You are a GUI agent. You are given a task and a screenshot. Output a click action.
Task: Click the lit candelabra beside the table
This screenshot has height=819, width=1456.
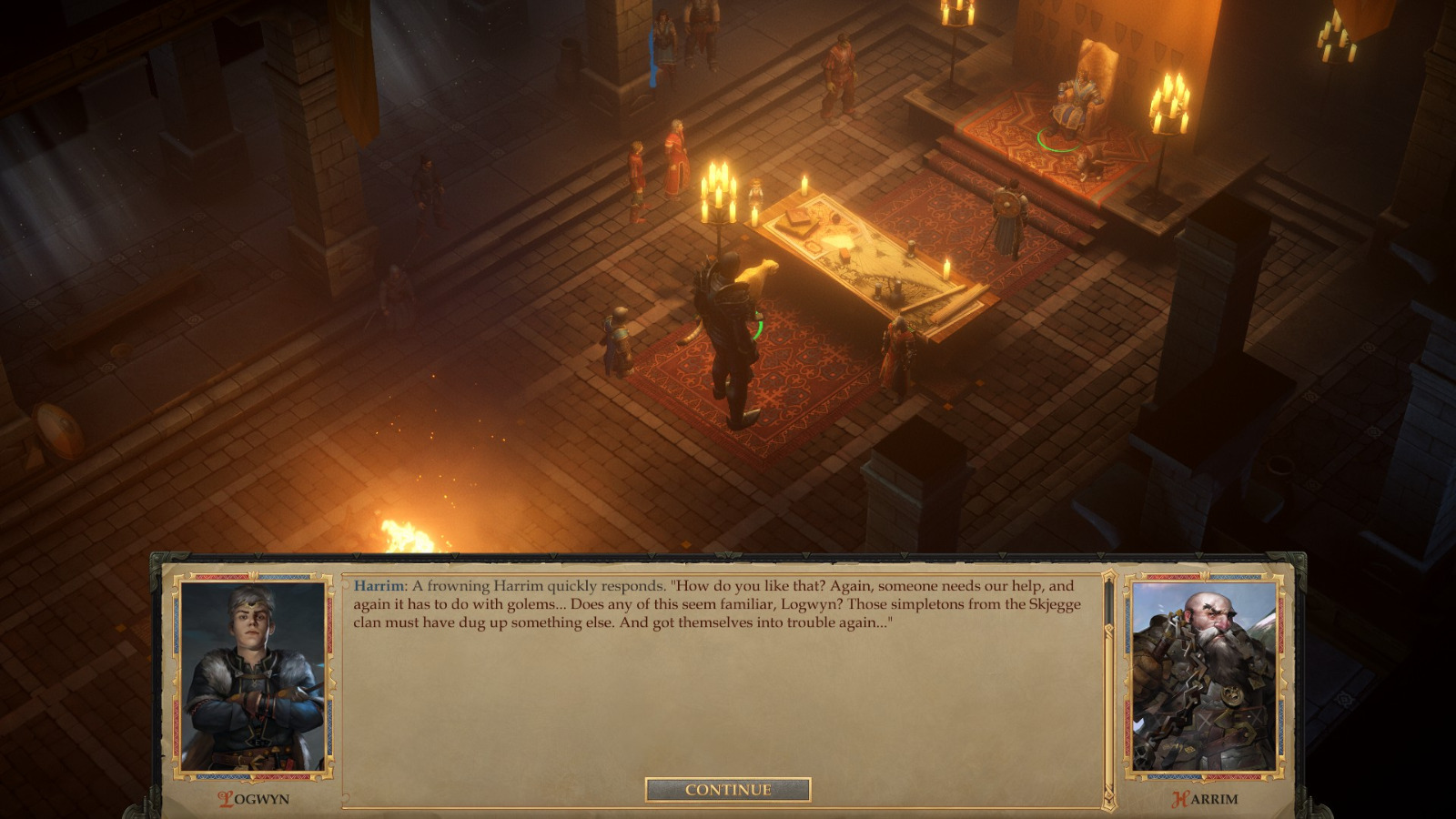(720, 196)
